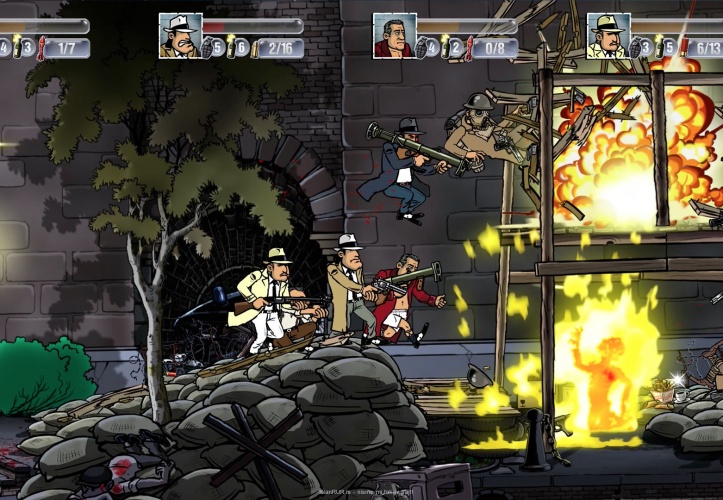Select grenade icon beside red-suited player portrait

[421, 47]
